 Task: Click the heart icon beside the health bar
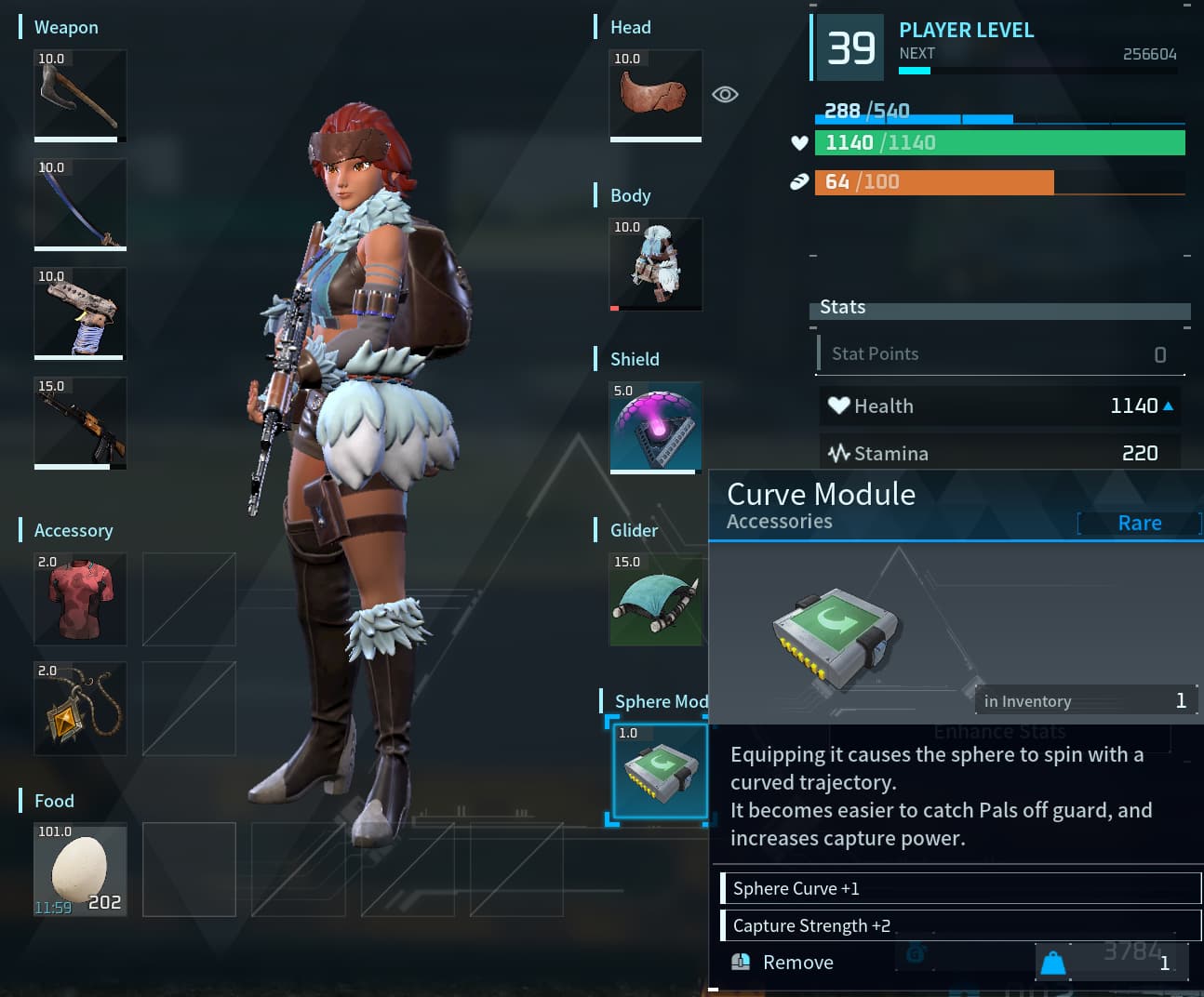tap(798, 142)
